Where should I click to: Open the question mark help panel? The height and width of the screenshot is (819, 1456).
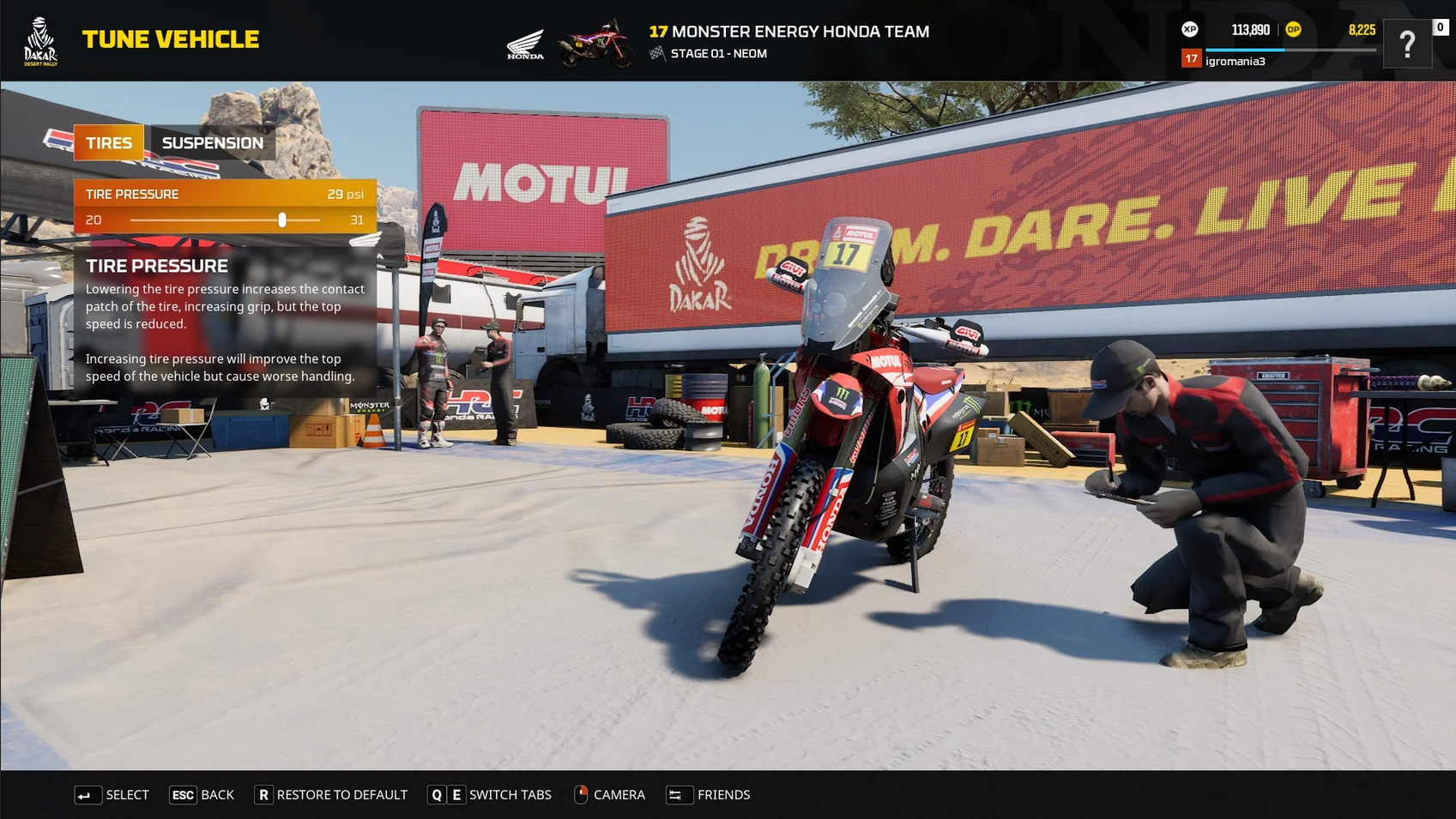point(1407,44)
